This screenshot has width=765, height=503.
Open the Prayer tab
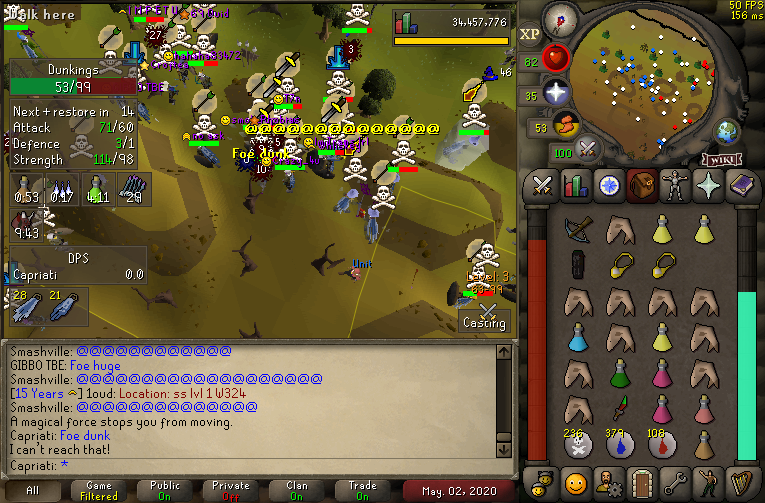[x=707, y=186]
